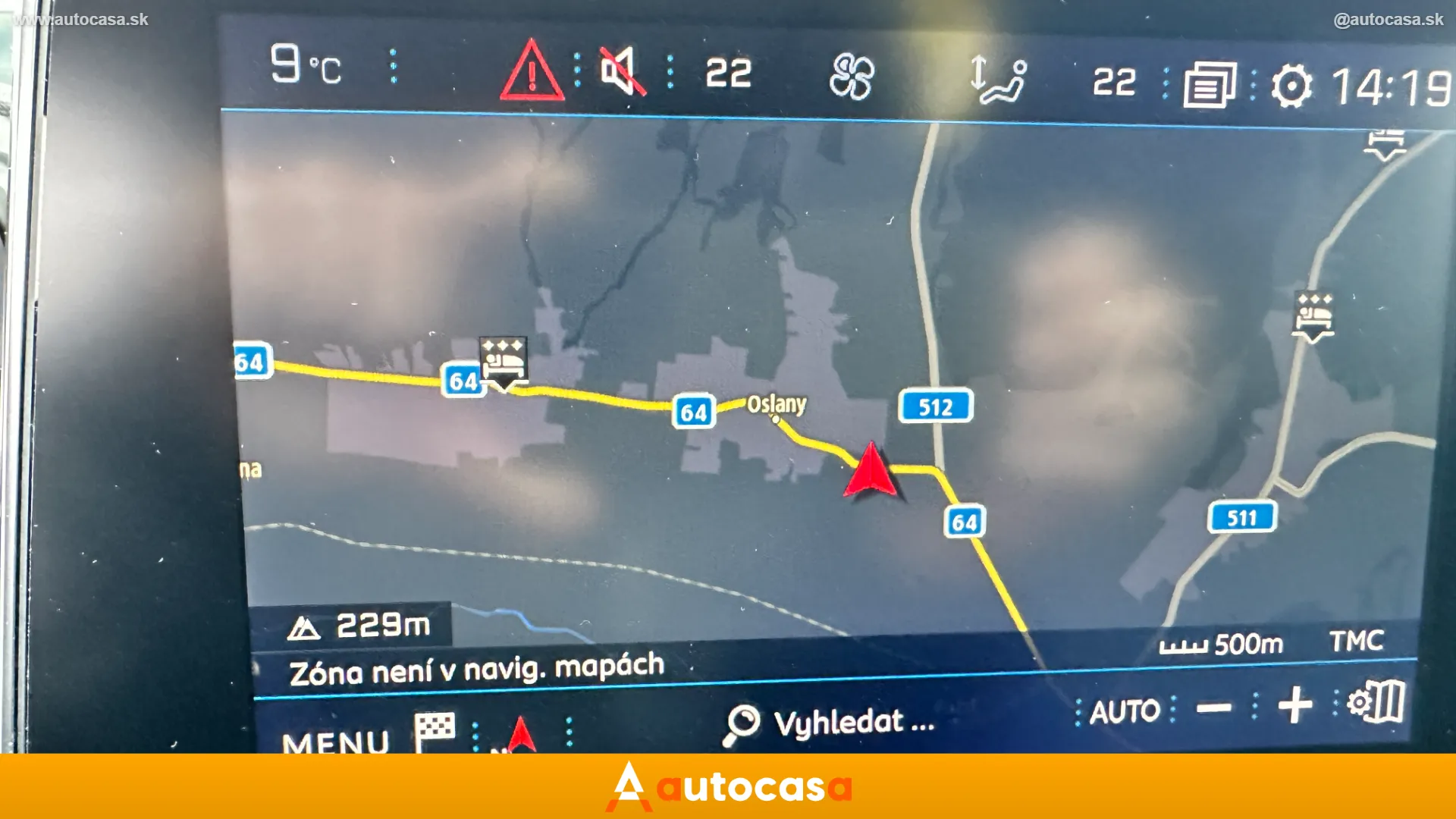Toggle TMC traffic information
The width and height of the screenshot is (1456, 819).
tap(1358, 641)
